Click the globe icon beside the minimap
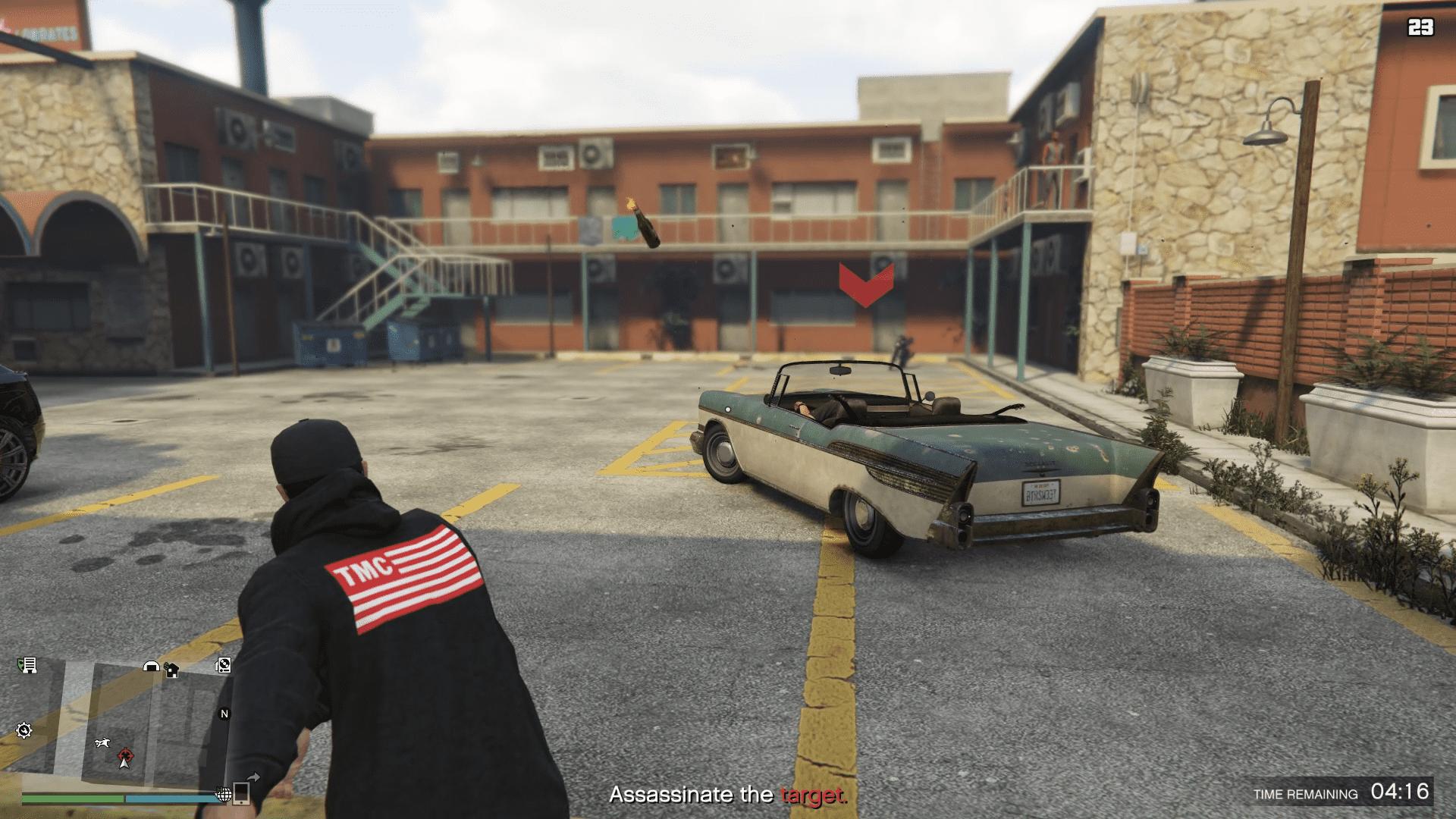Image resolution: width=1456 pixels, height=819 pixels. (224, 794)
